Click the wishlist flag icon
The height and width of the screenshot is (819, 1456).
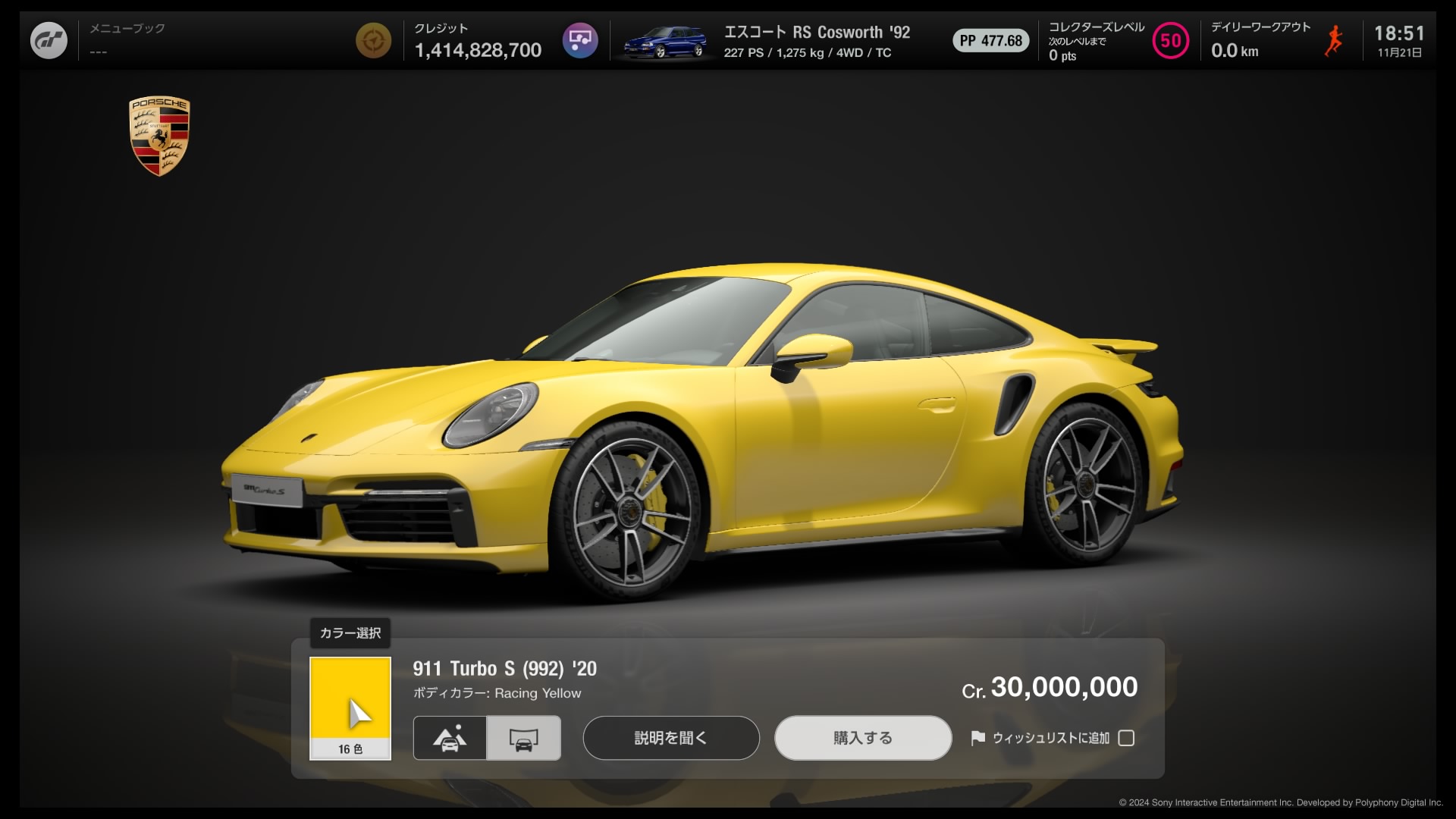point(978,738)
